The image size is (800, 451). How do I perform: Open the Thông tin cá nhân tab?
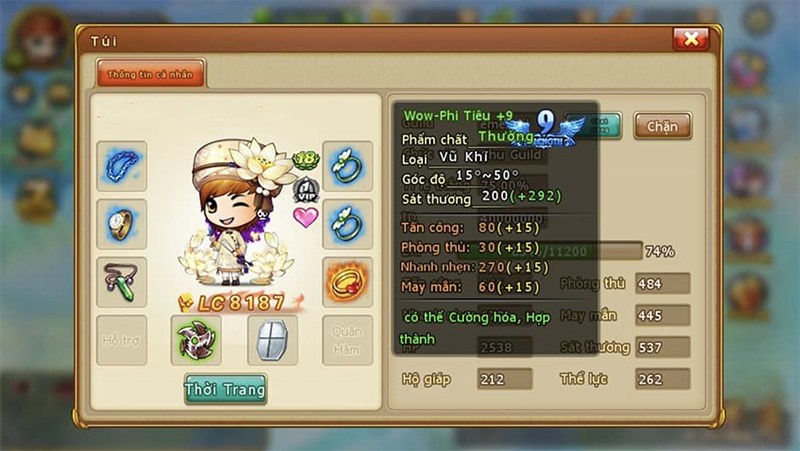[x=150, y=73]
